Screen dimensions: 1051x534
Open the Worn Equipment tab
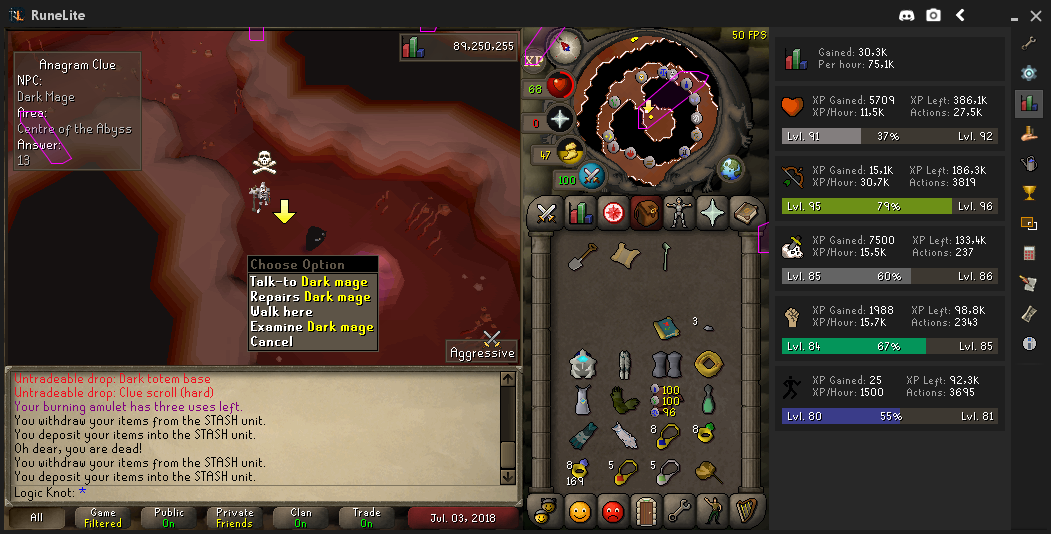pyautogui.click(x=679, y=212)
